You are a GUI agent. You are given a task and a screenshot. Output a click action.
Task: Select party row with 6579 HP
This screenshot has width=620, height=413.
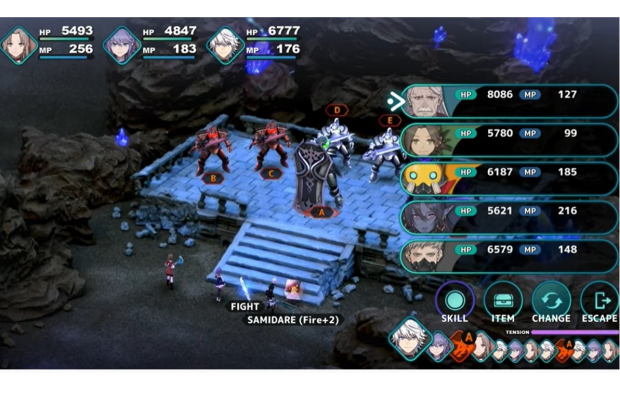point(509,255)
